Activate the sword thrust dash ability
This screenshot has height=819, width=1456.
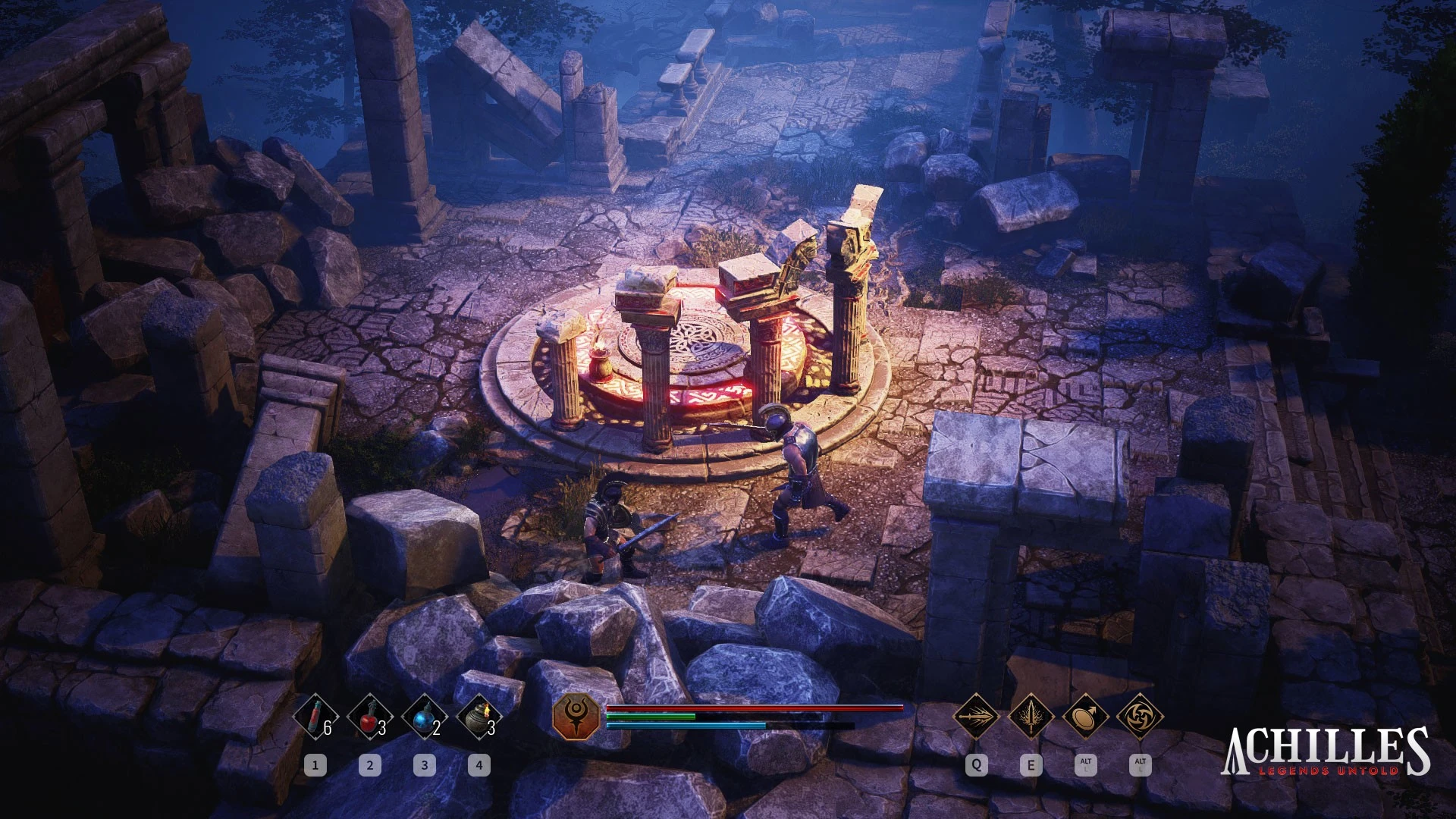point(976,715)
